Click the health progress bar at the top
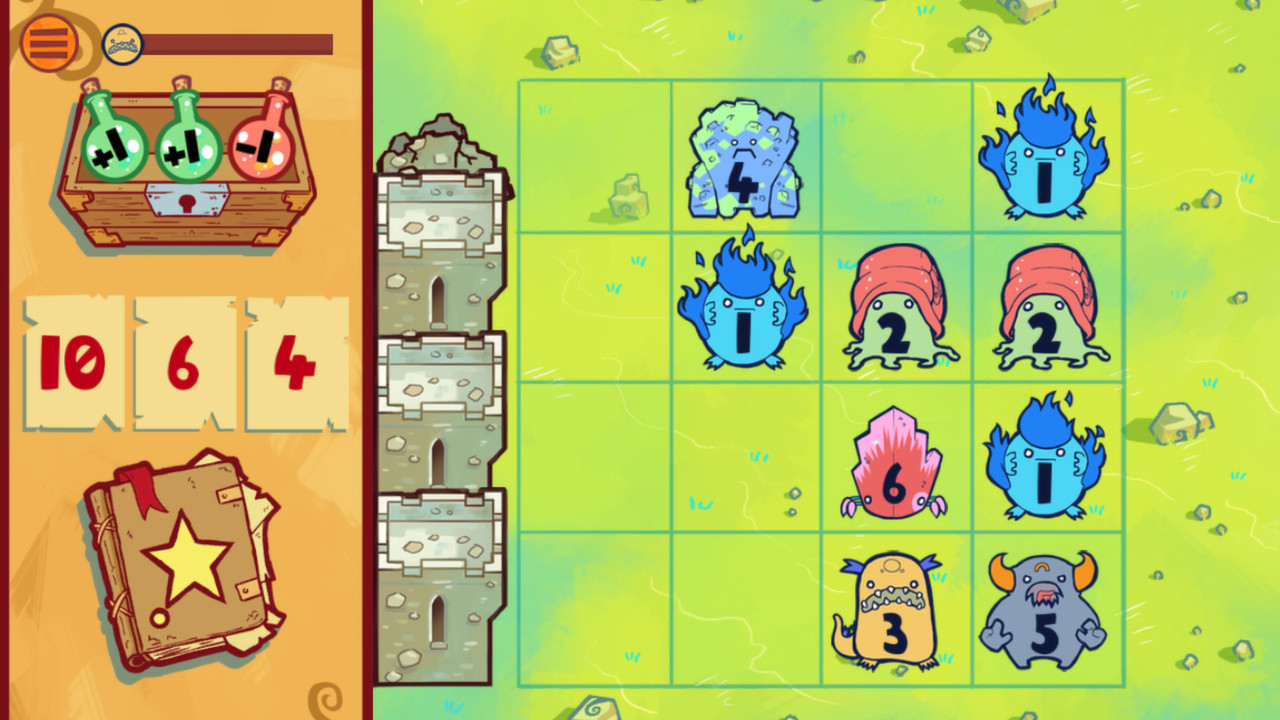Screen dimensions: 1280x720 pos(240,42)
